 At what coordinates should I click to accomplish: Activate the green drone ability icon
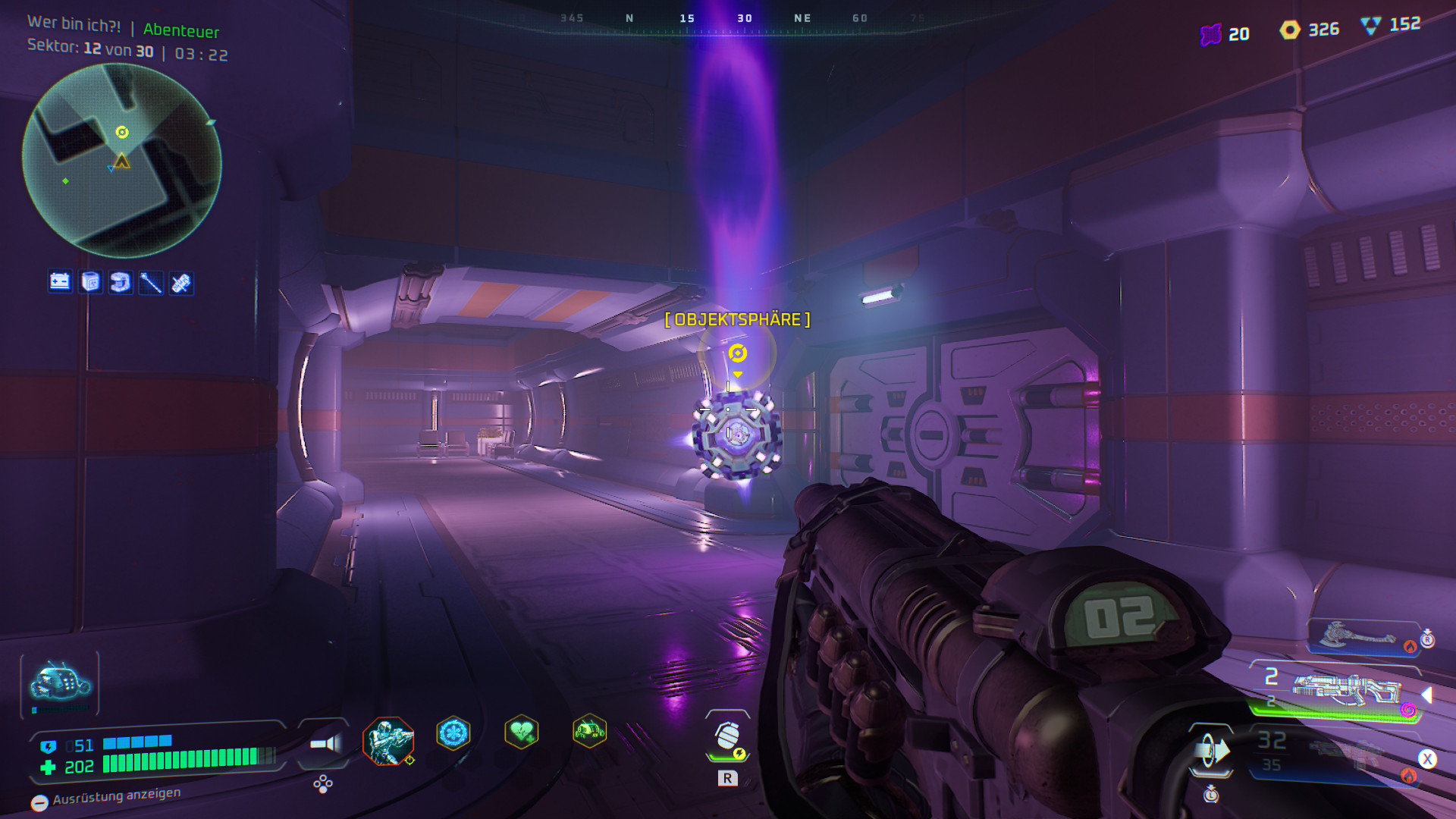click(x=589, y=732)
